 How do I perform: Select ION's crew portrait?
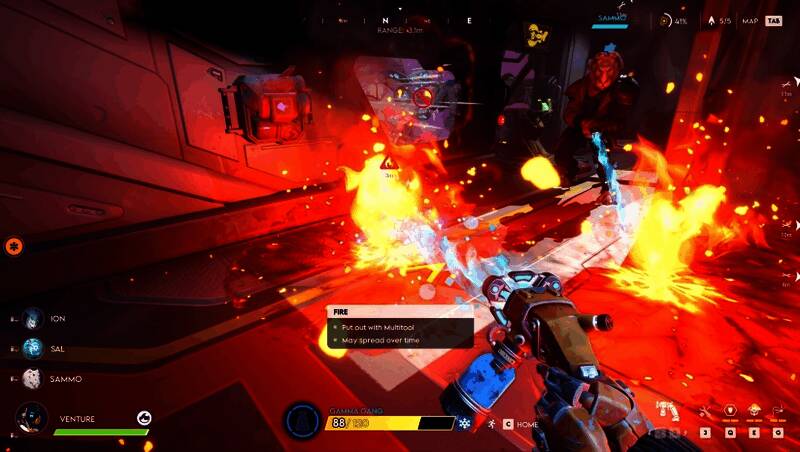33,318
